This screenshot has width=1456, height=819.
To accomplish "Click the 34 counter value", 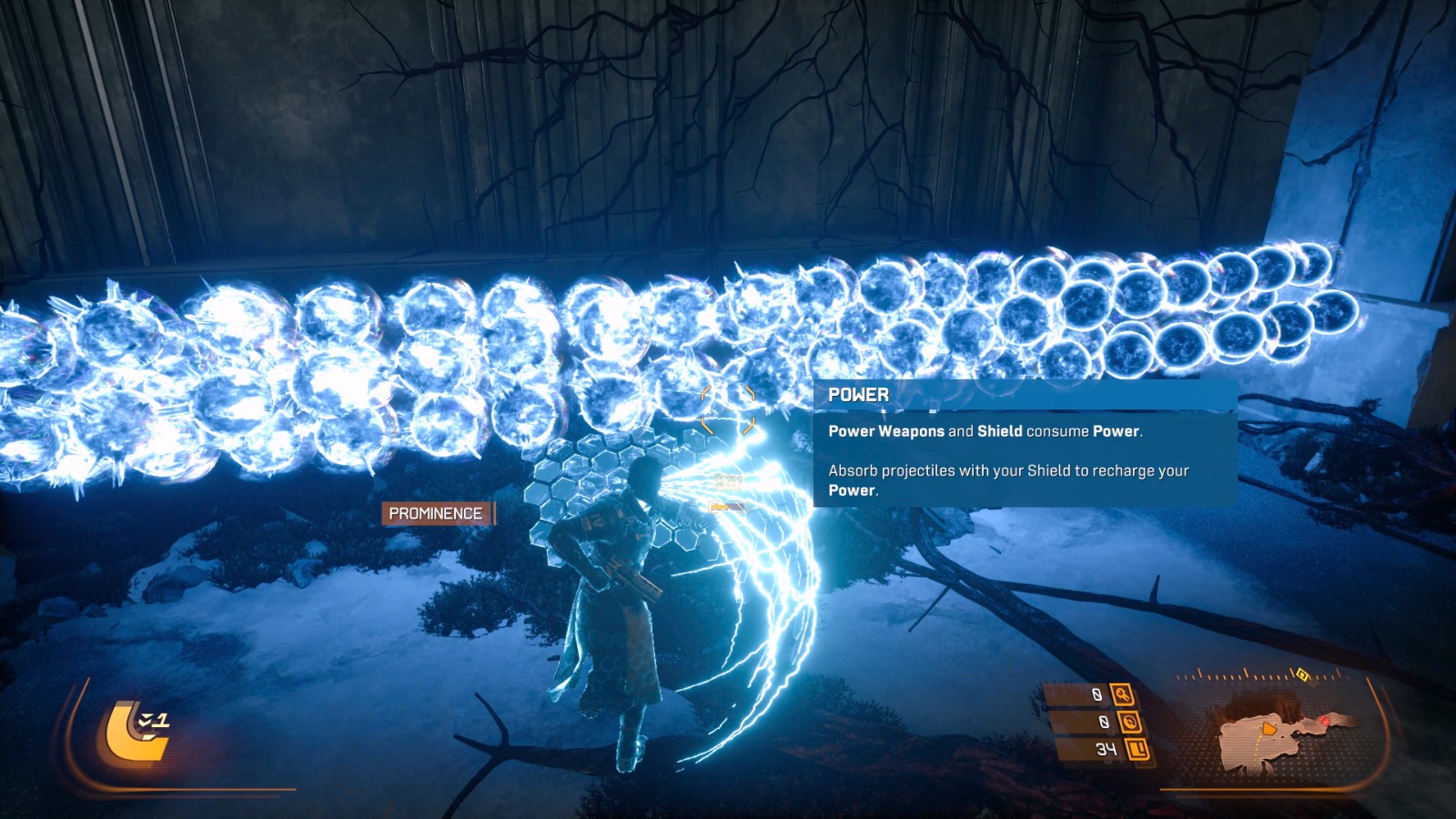I will pyautogui.click(x=1108, y=749).
